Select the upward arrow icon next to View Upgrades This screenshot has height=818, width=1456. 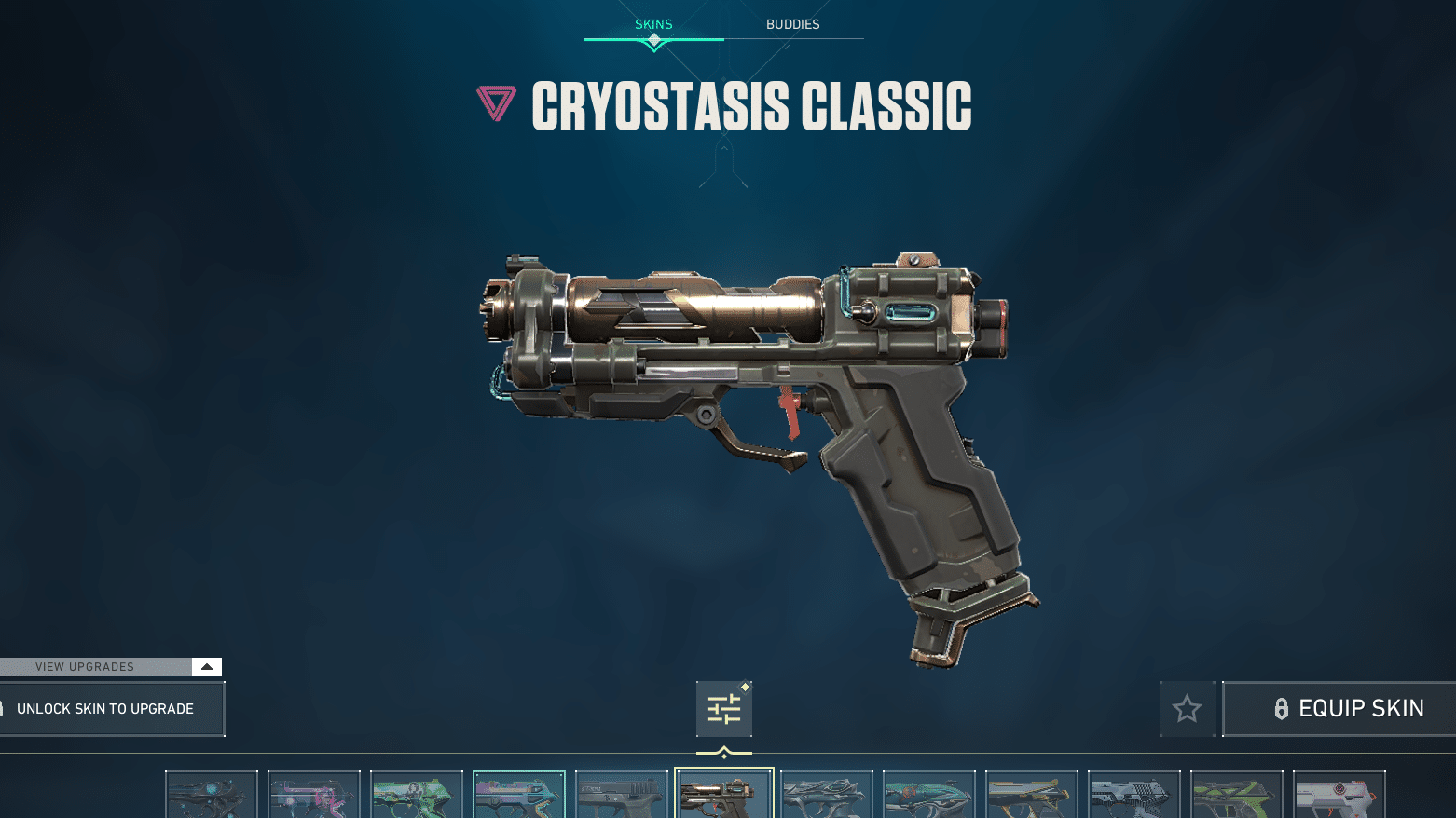(x=207, y=666)
